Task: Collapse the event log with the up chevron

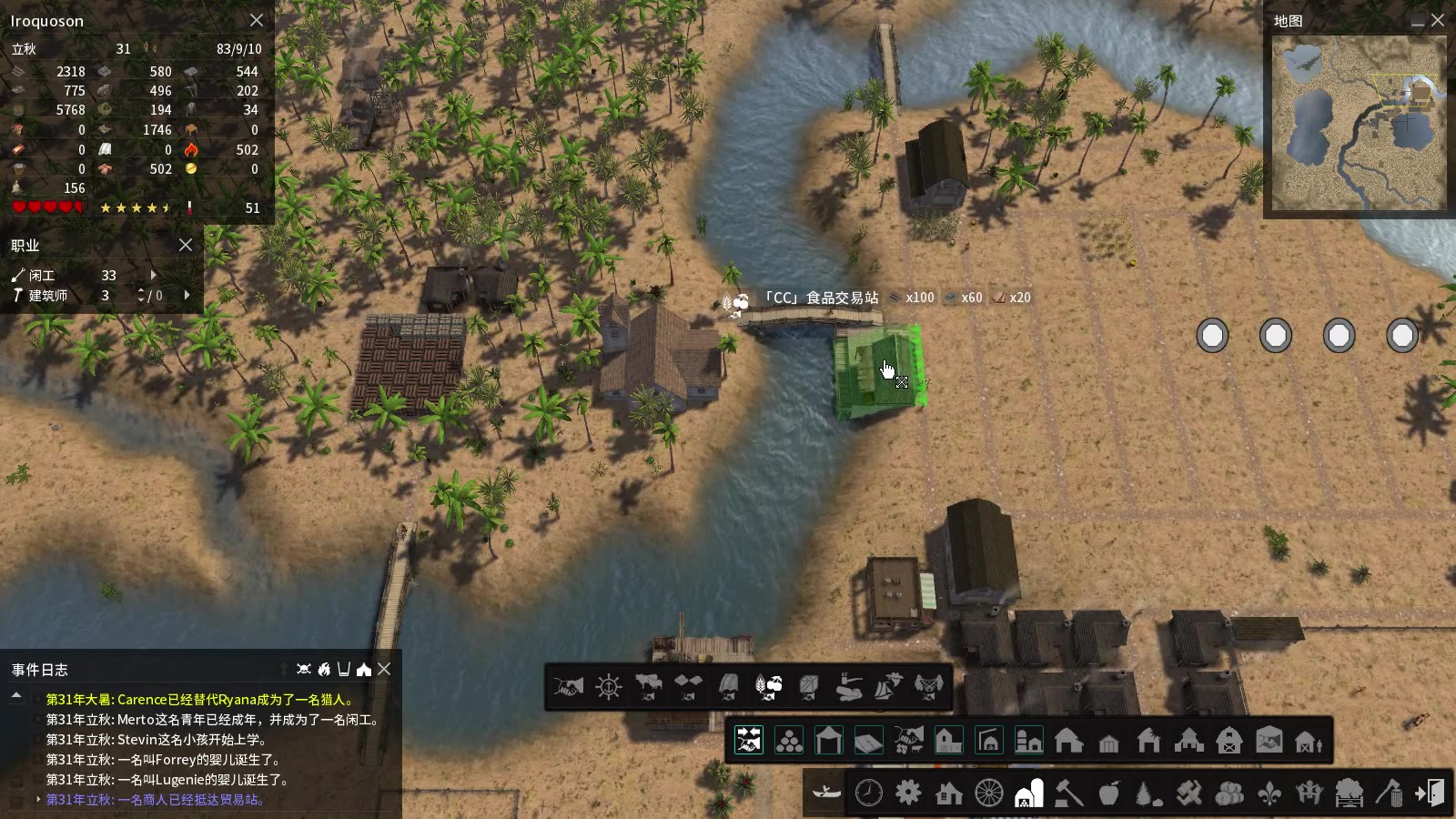Action: tap(15, 694)
